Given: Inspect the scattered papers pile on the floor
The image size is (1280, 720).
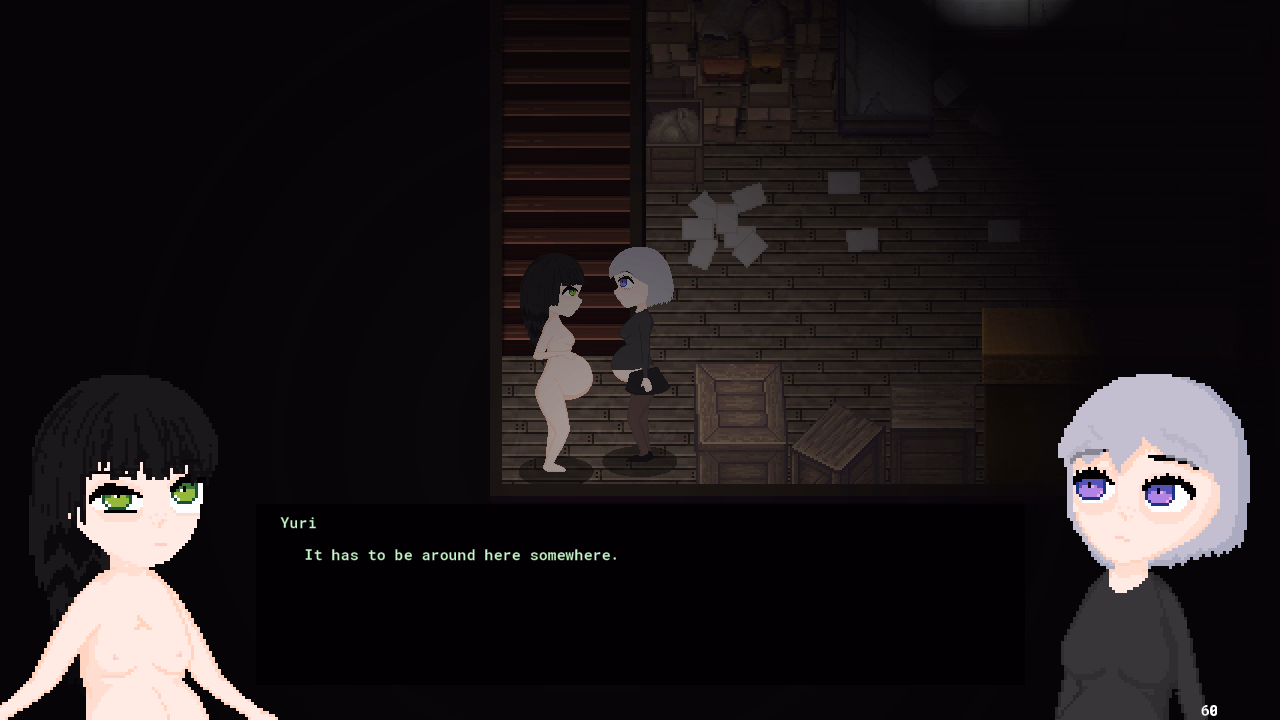Looking at the screenshot, I should pyautogui.click(x=725, y=225).
